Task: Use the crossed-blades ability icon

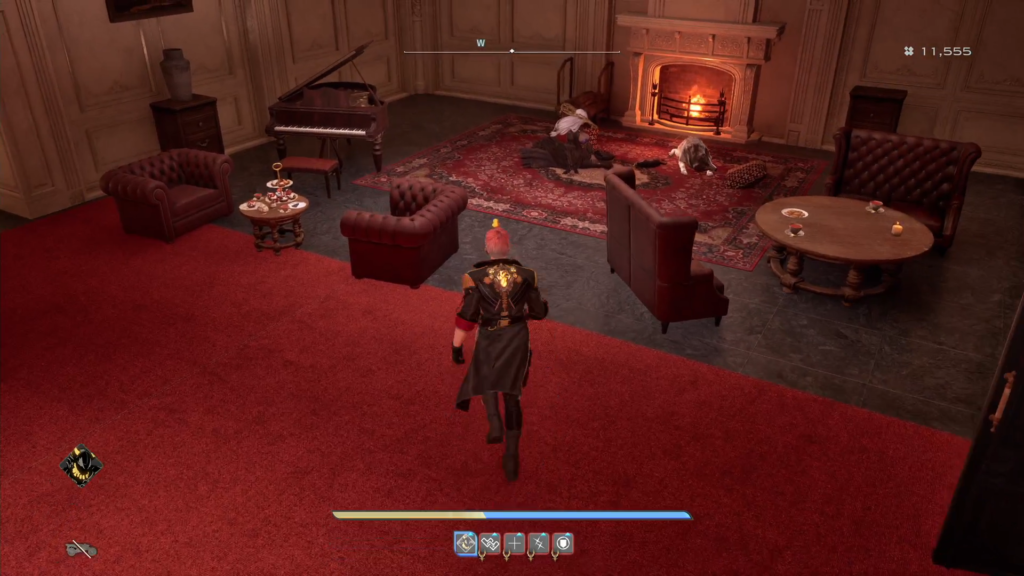Action: pos(539,543)
